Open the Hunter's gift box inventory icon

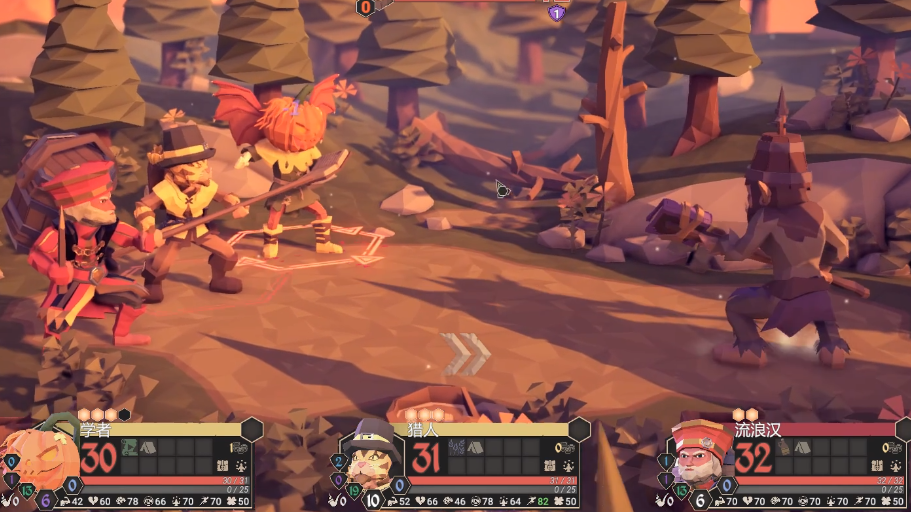tap(550, 466)
